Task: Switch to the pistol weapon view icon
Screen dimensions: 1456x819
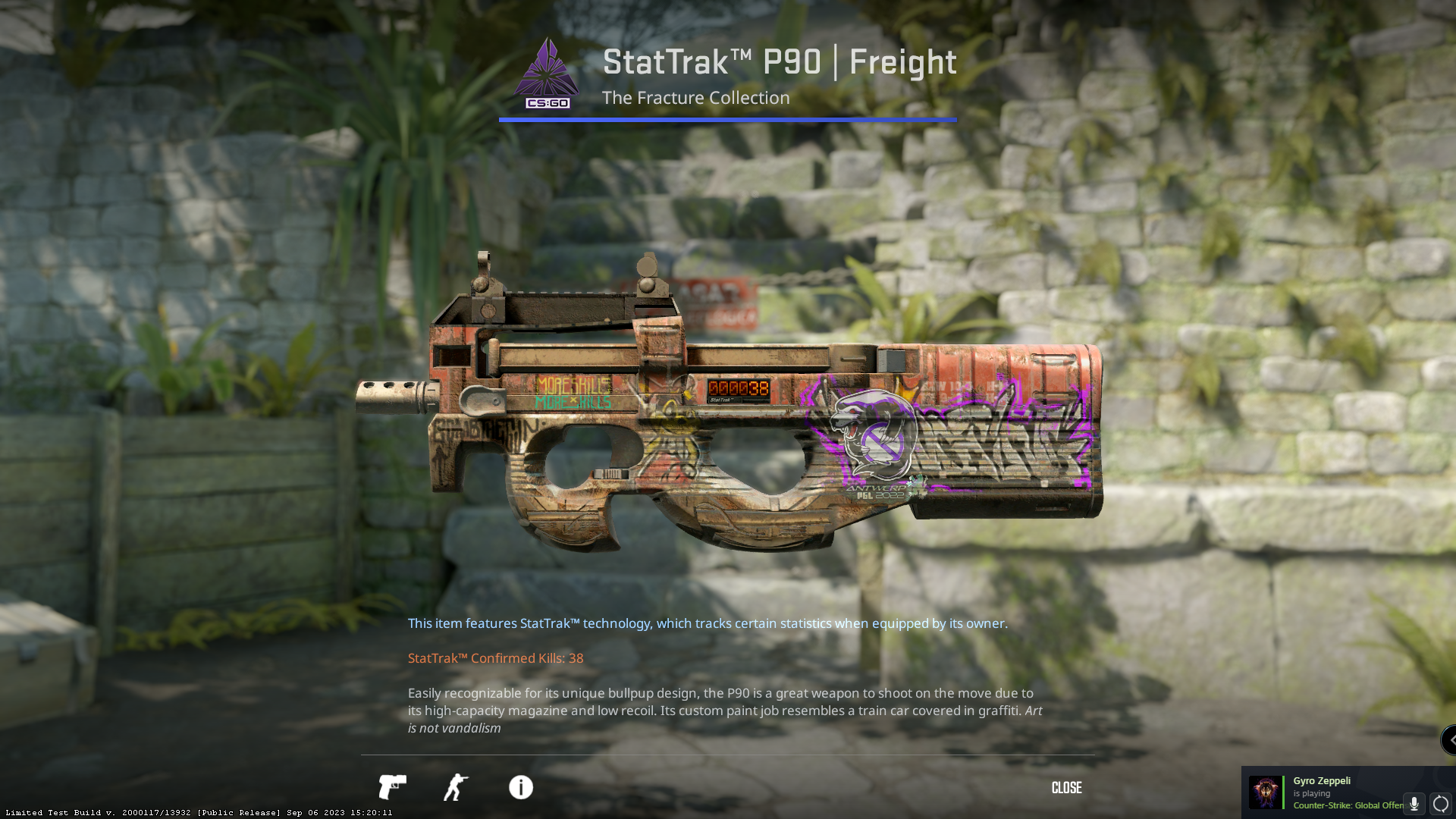Action: point(392,787)
